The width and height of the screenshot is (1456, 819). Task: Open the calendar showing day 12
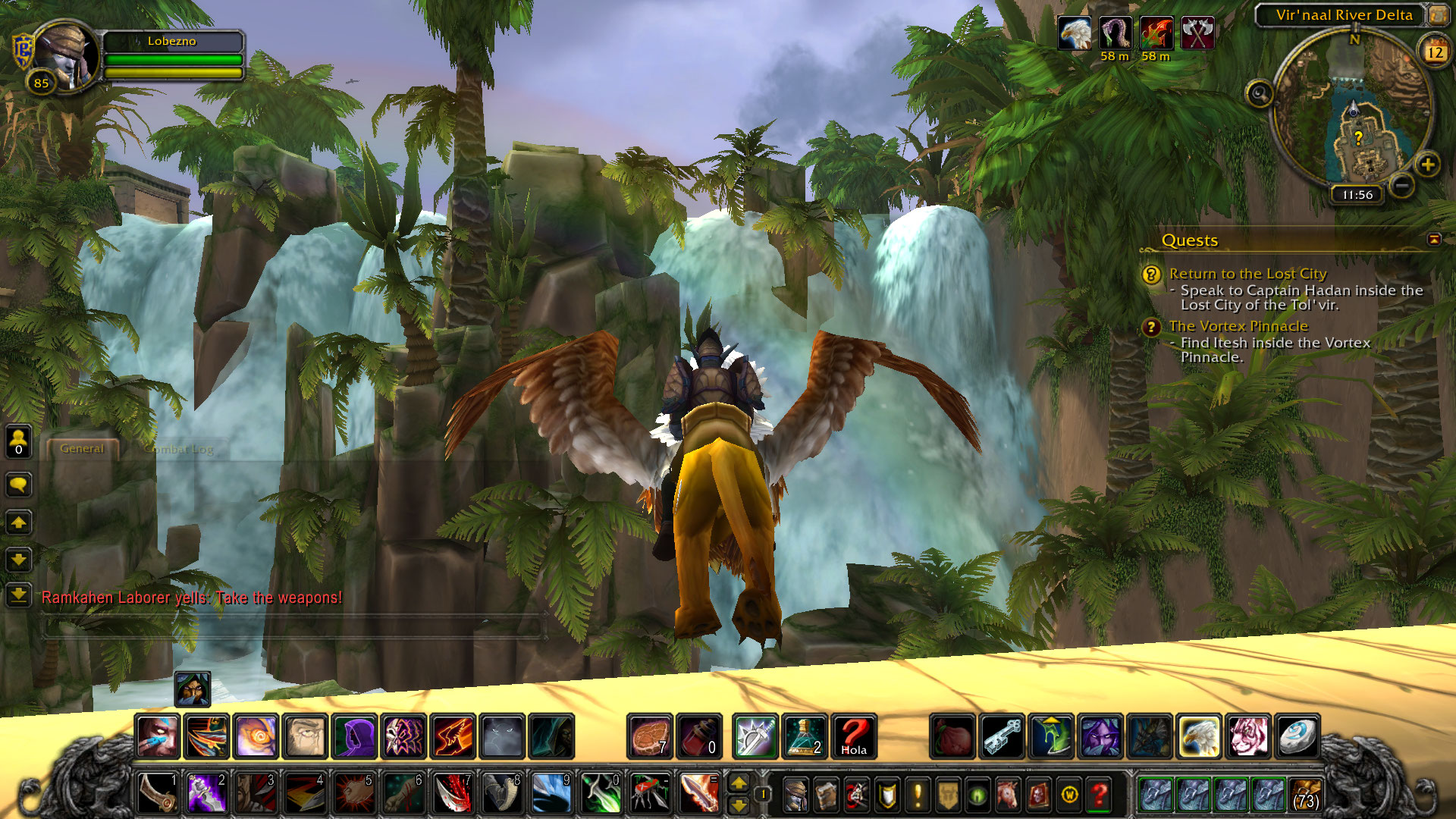pos(1435,52)
